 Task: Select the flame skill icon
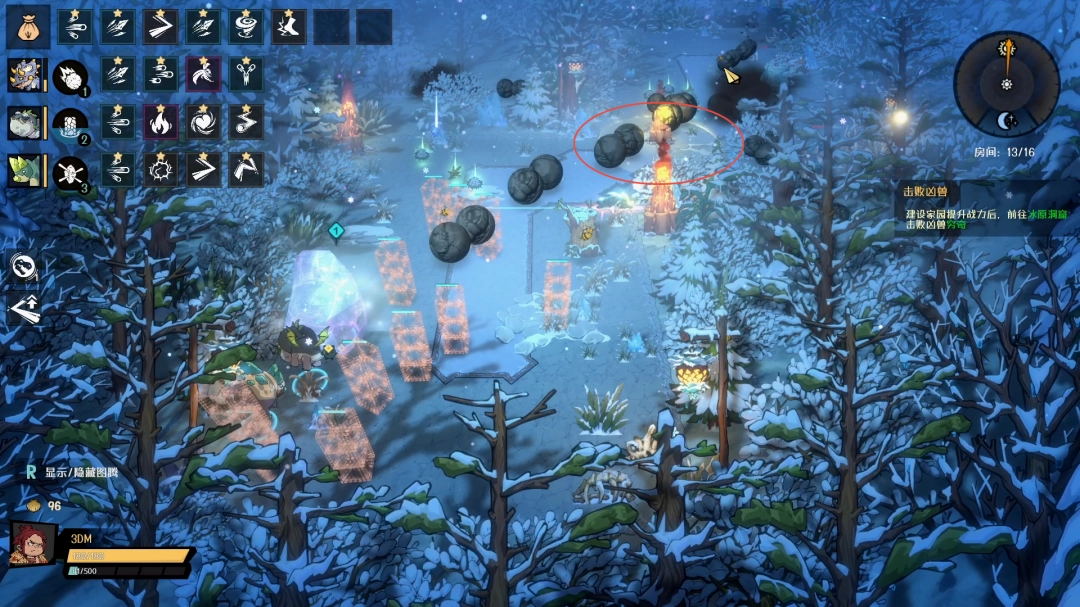tap(160, 122)
